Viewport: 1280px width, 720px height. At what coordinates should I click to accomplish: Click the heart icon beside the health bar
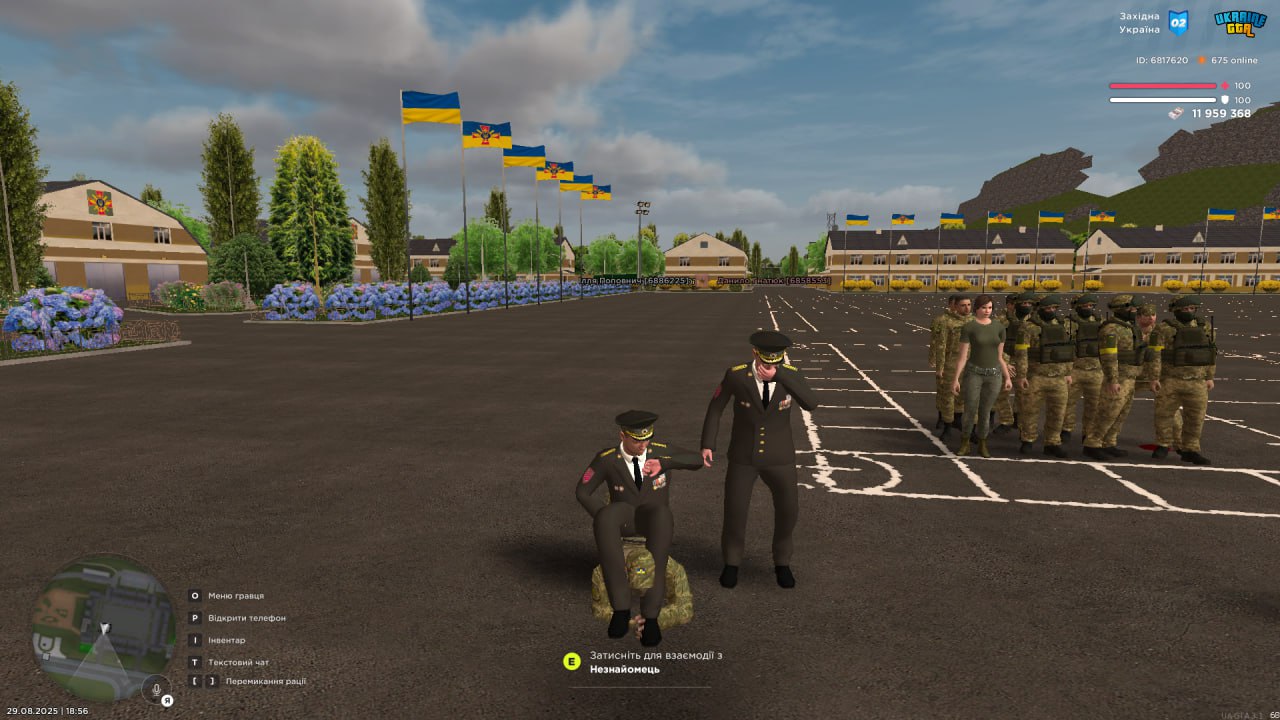[x=1224, y=86]
